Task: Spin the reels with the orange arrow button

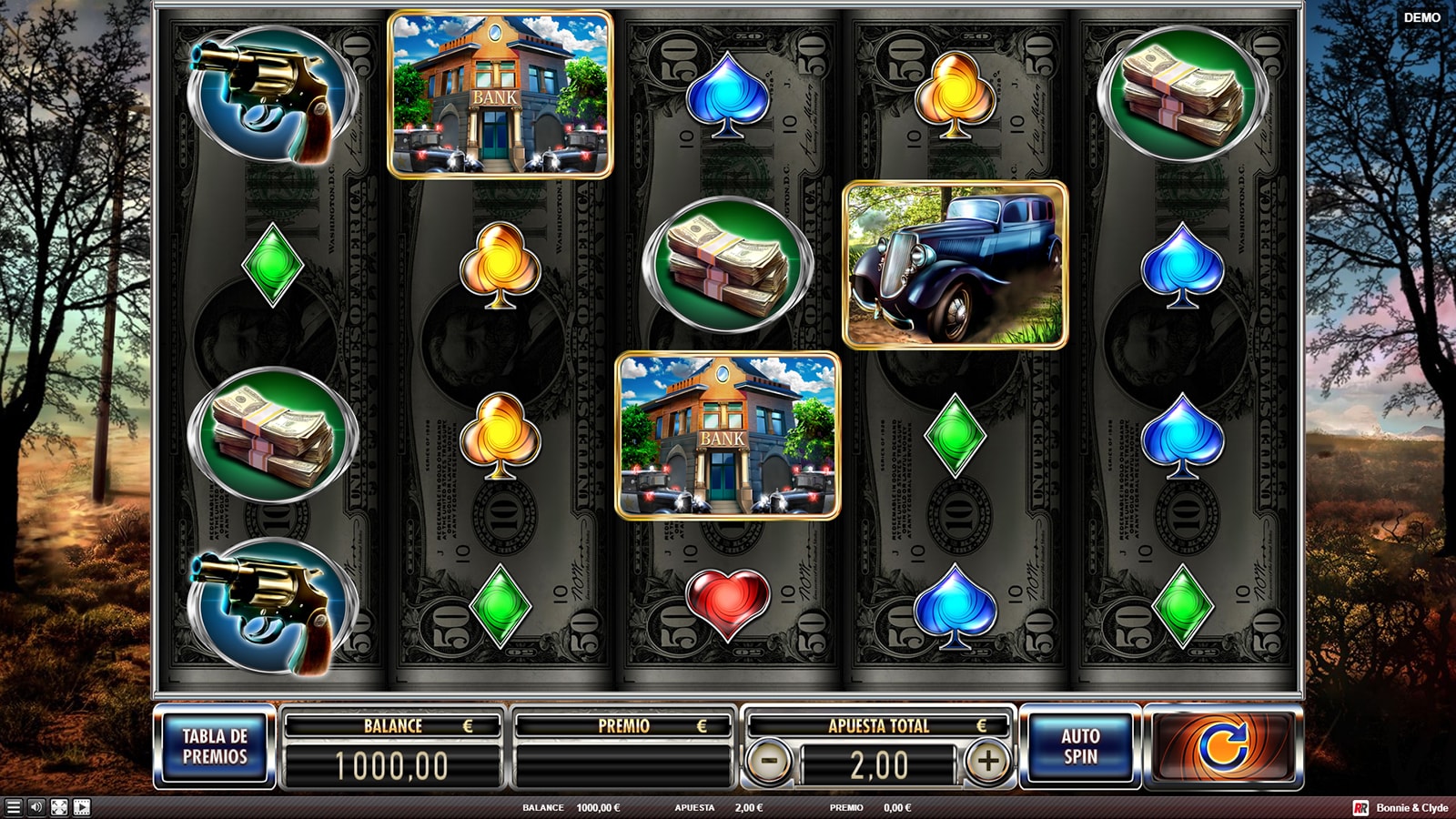Action: [1223, 746]
